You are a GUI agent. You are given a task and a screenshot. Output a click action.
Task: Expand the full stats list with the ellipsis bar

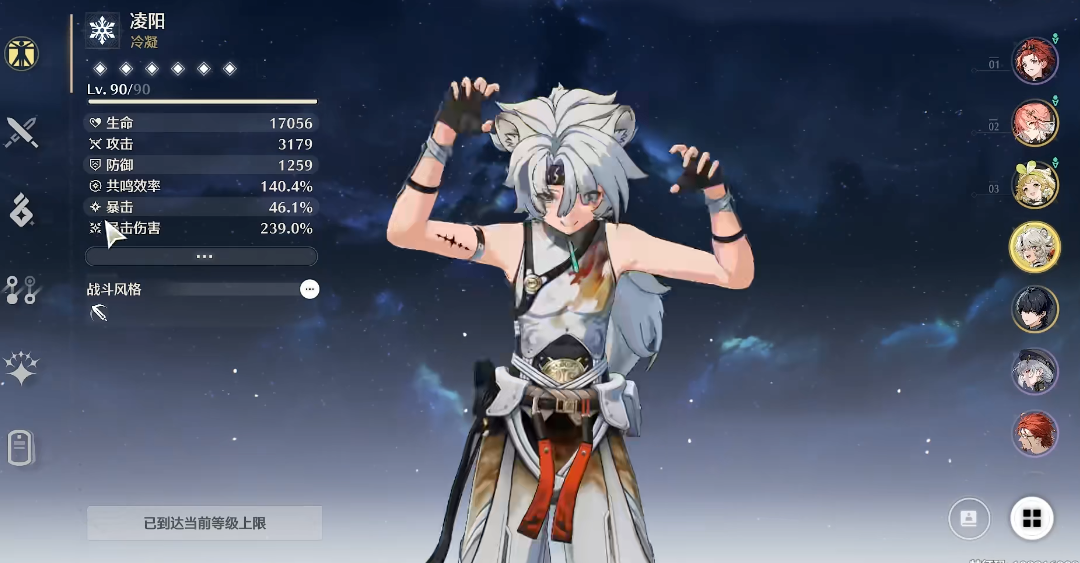point(202,256)
